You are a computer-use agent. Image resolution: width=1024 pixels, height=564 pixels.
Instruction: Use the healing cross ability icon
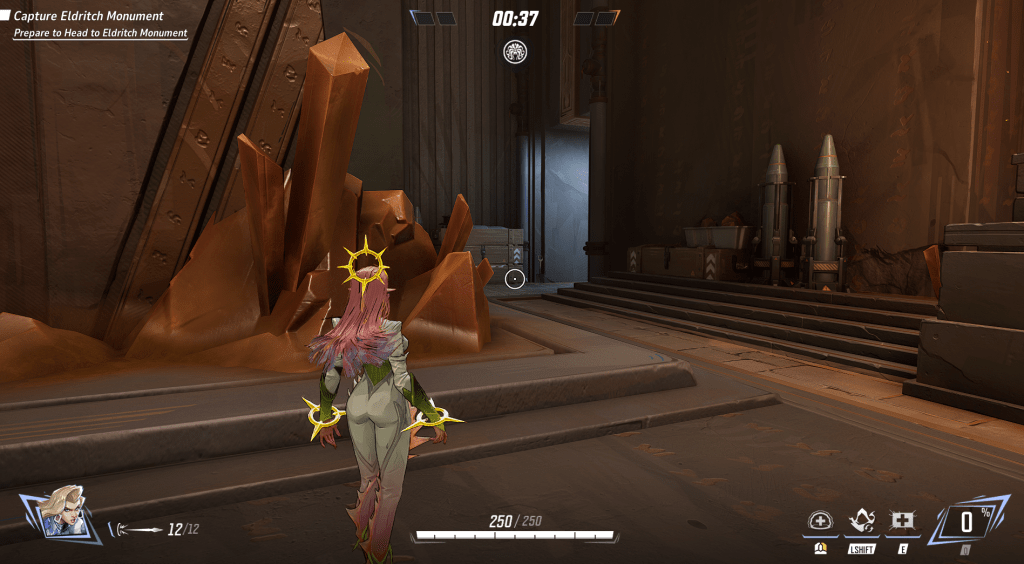pos(902,521)
